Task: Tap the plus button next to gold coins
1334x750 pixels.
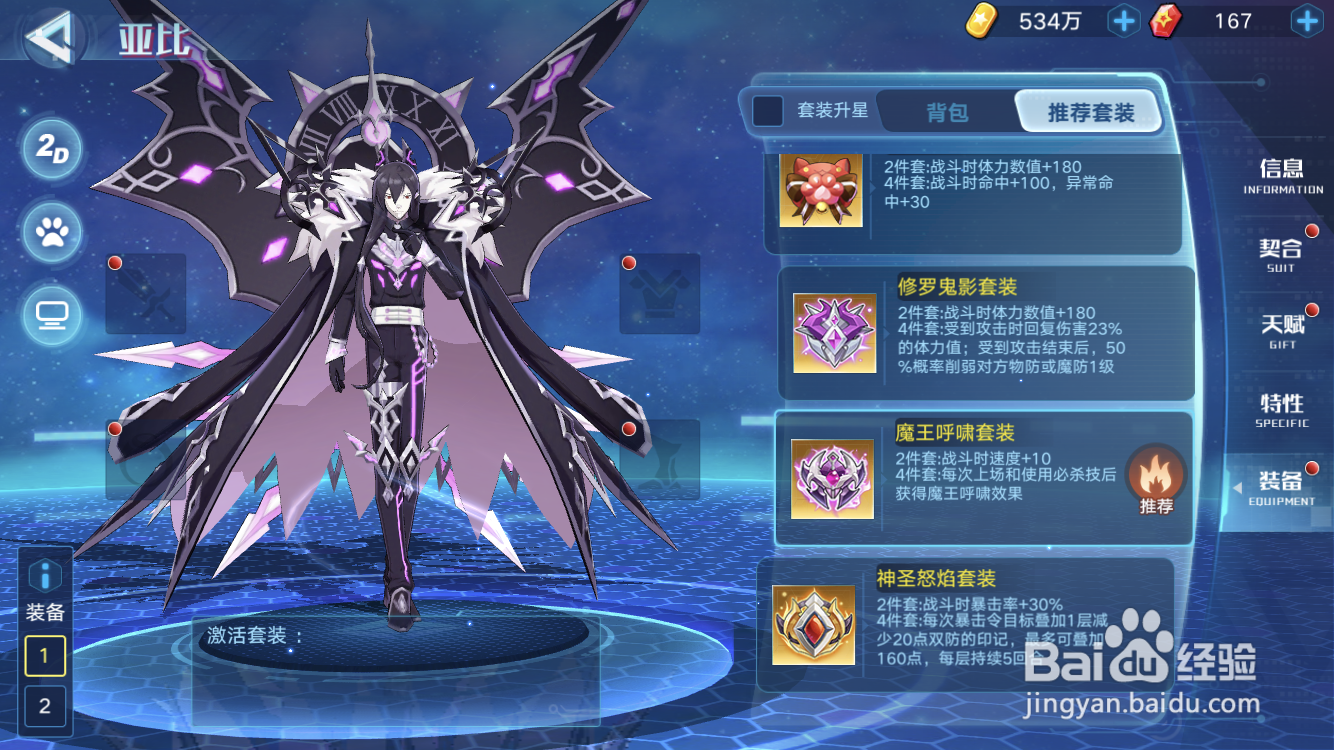Action: tap(1122, 20)
